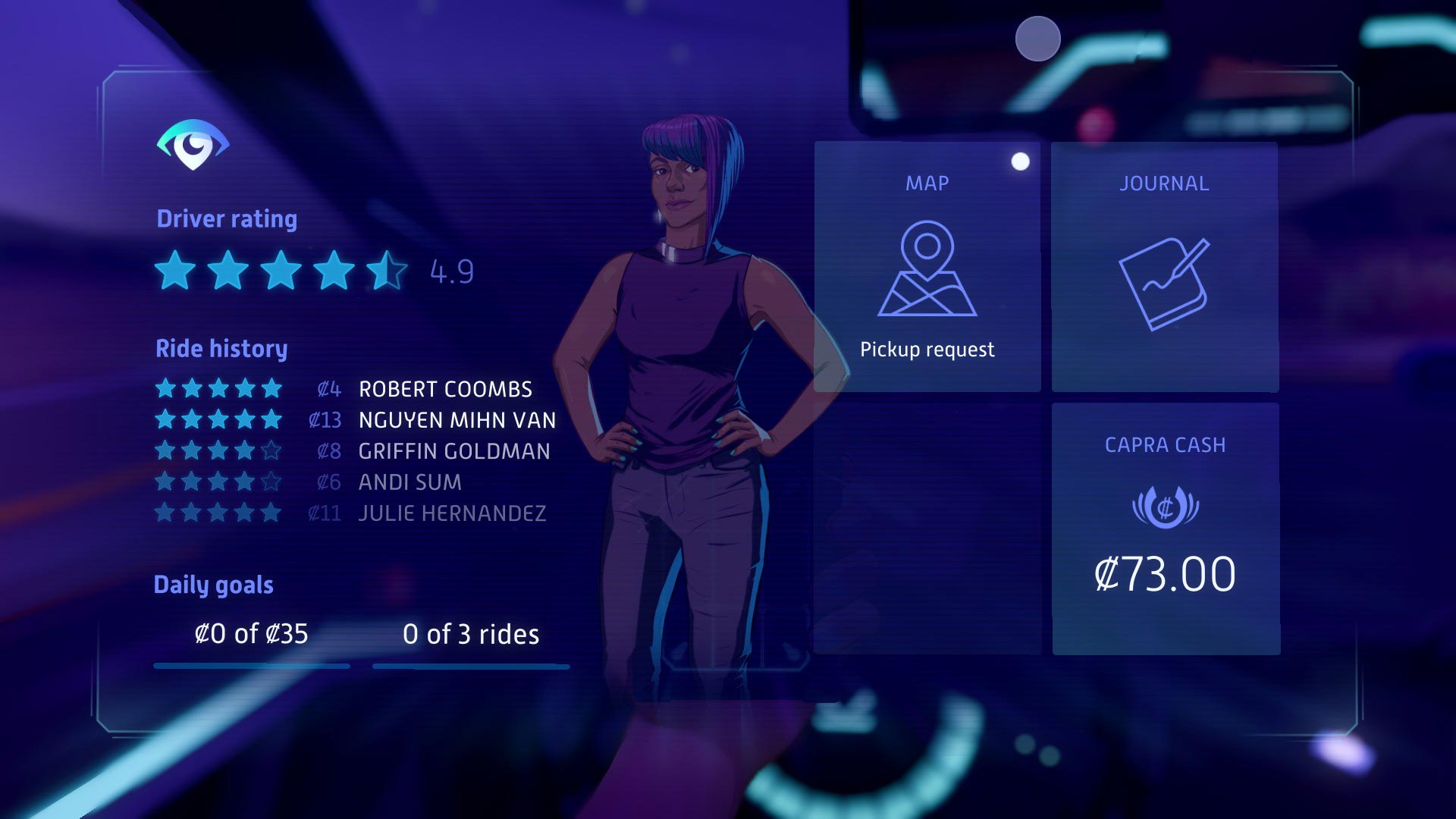The height and width of the screenshot is (819, 1456).
Task: Choose Andi Sum ride history row
Action: (x=409, y=482)
